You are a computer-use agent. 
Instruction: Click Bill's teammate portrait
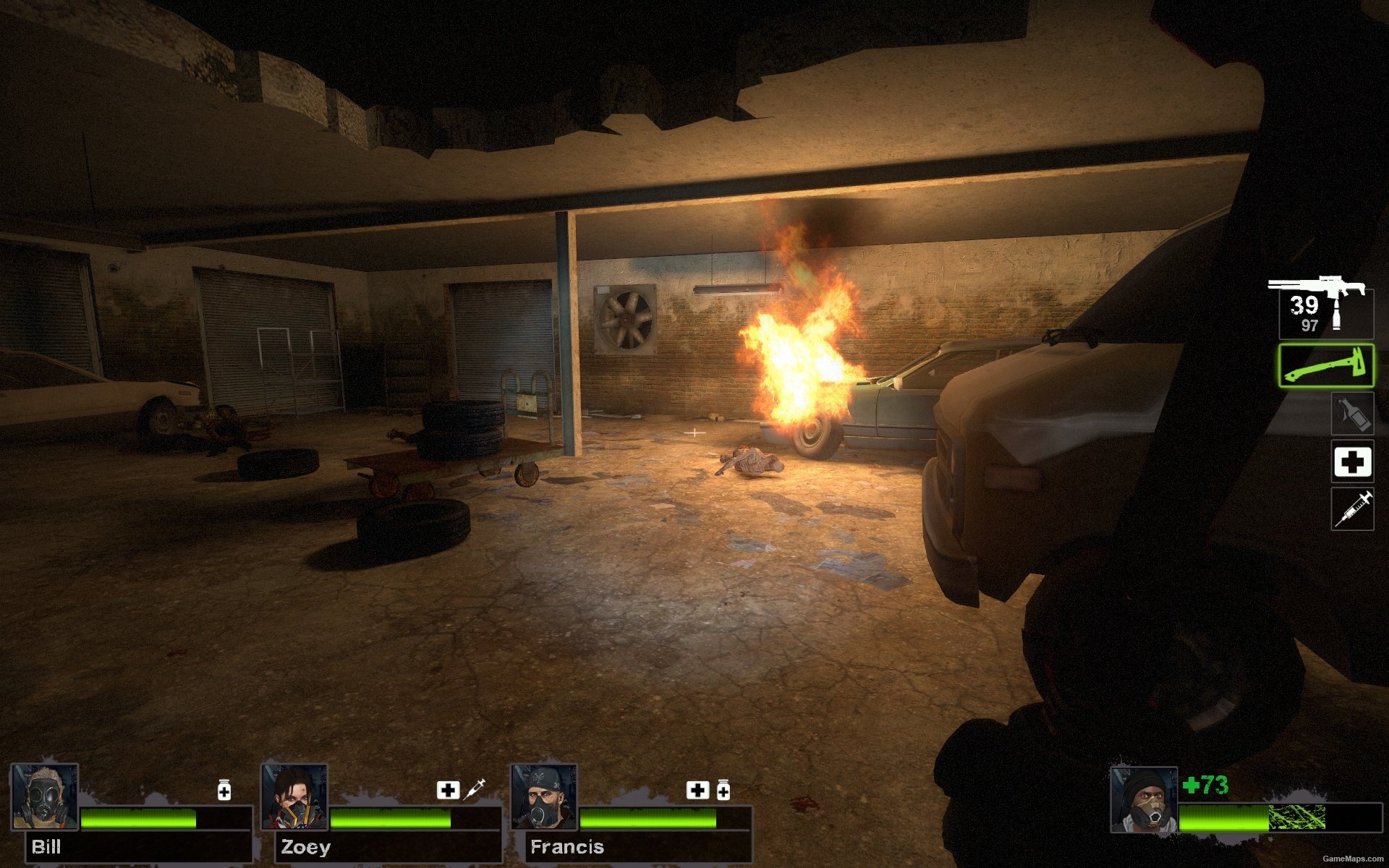tap(45, 797)
